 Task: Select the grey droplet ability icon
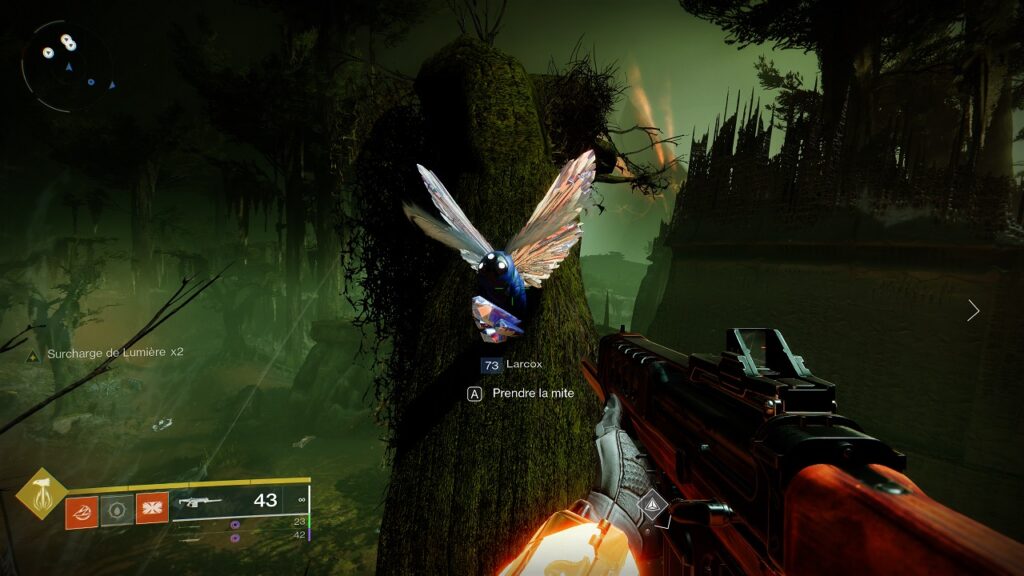click(116, 510)
